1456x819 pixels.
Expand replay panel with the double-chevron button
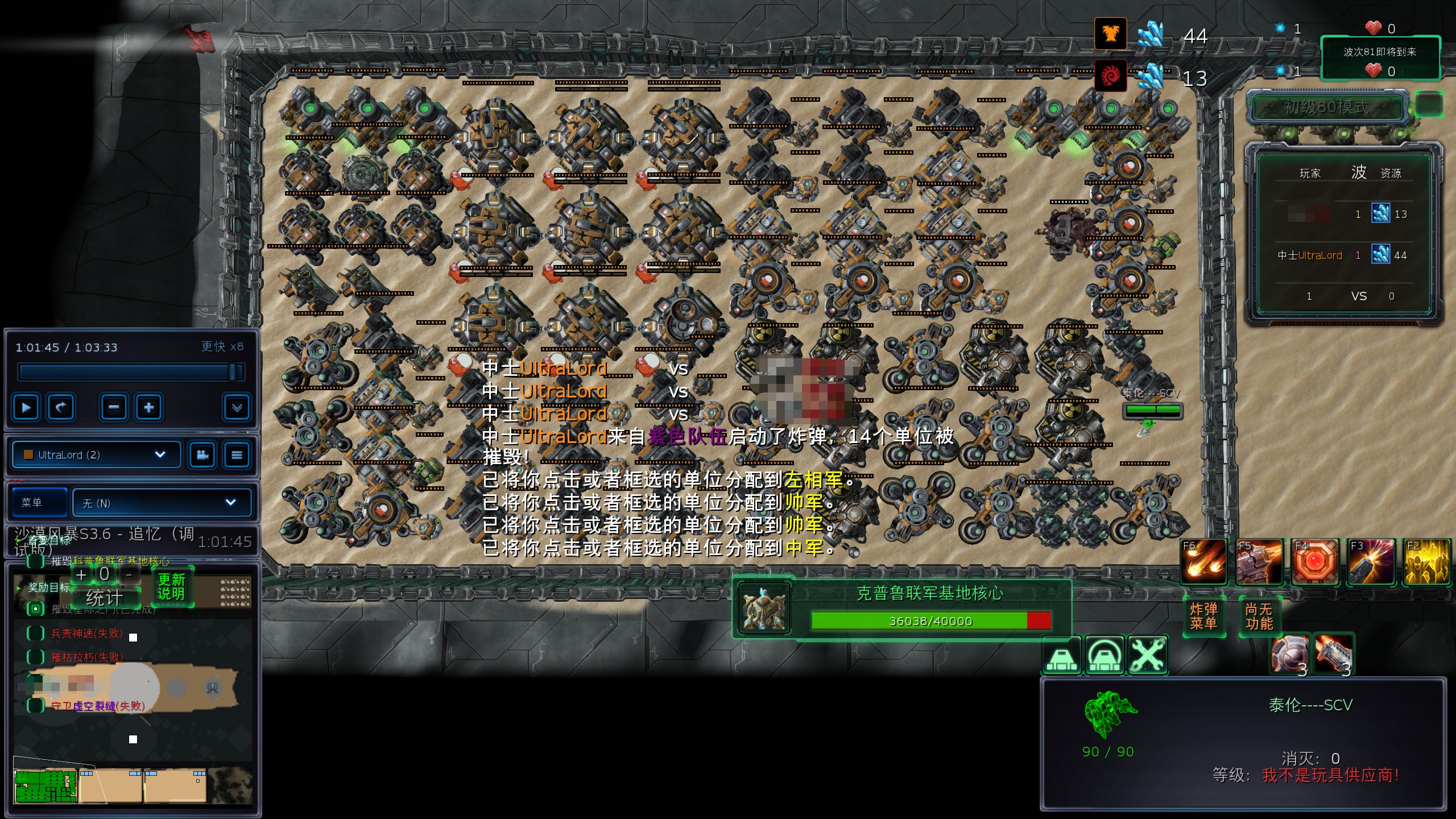pos(237,407)
